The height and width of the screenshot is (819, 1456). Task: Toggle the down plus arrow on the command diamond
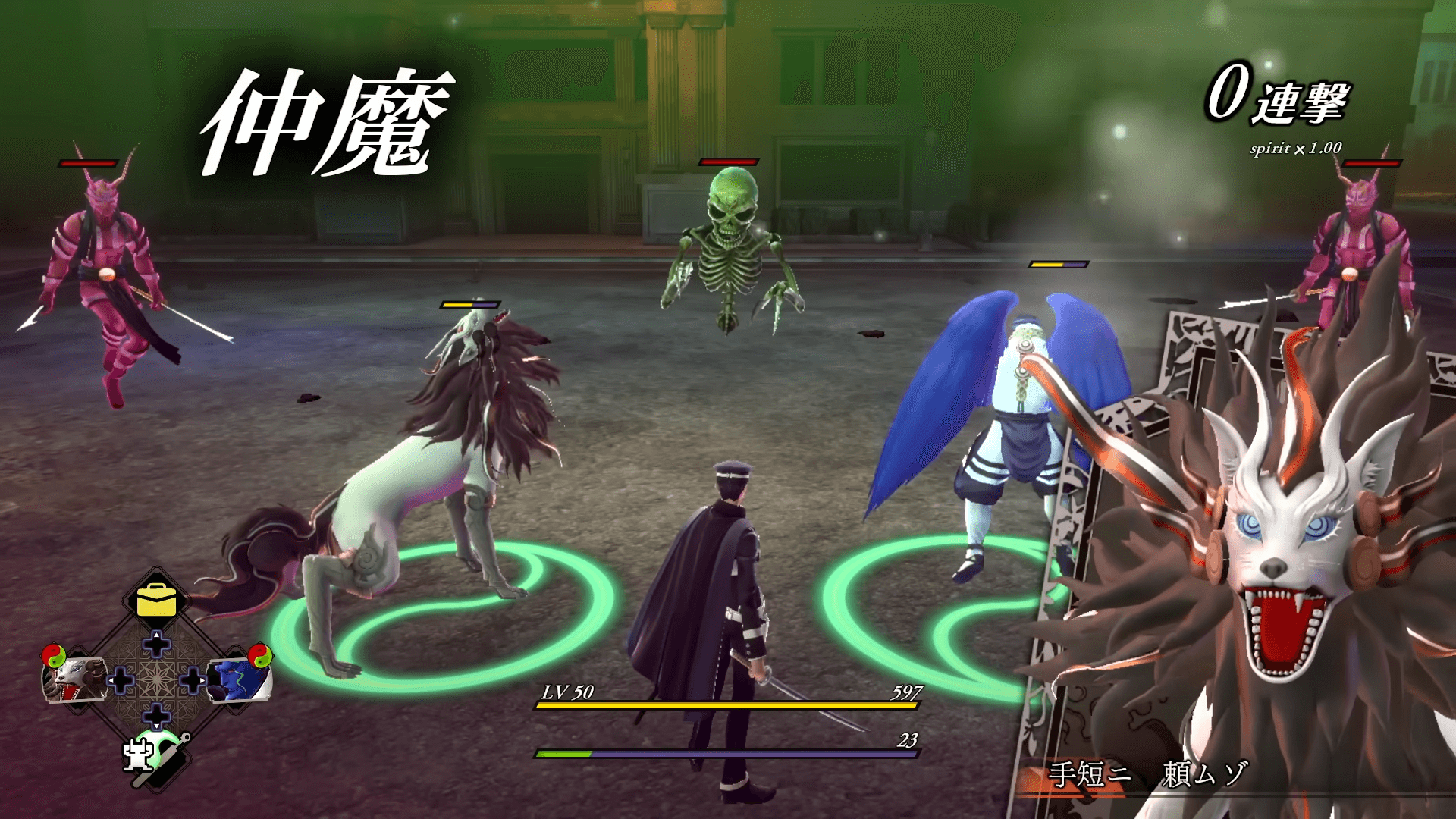155,714
